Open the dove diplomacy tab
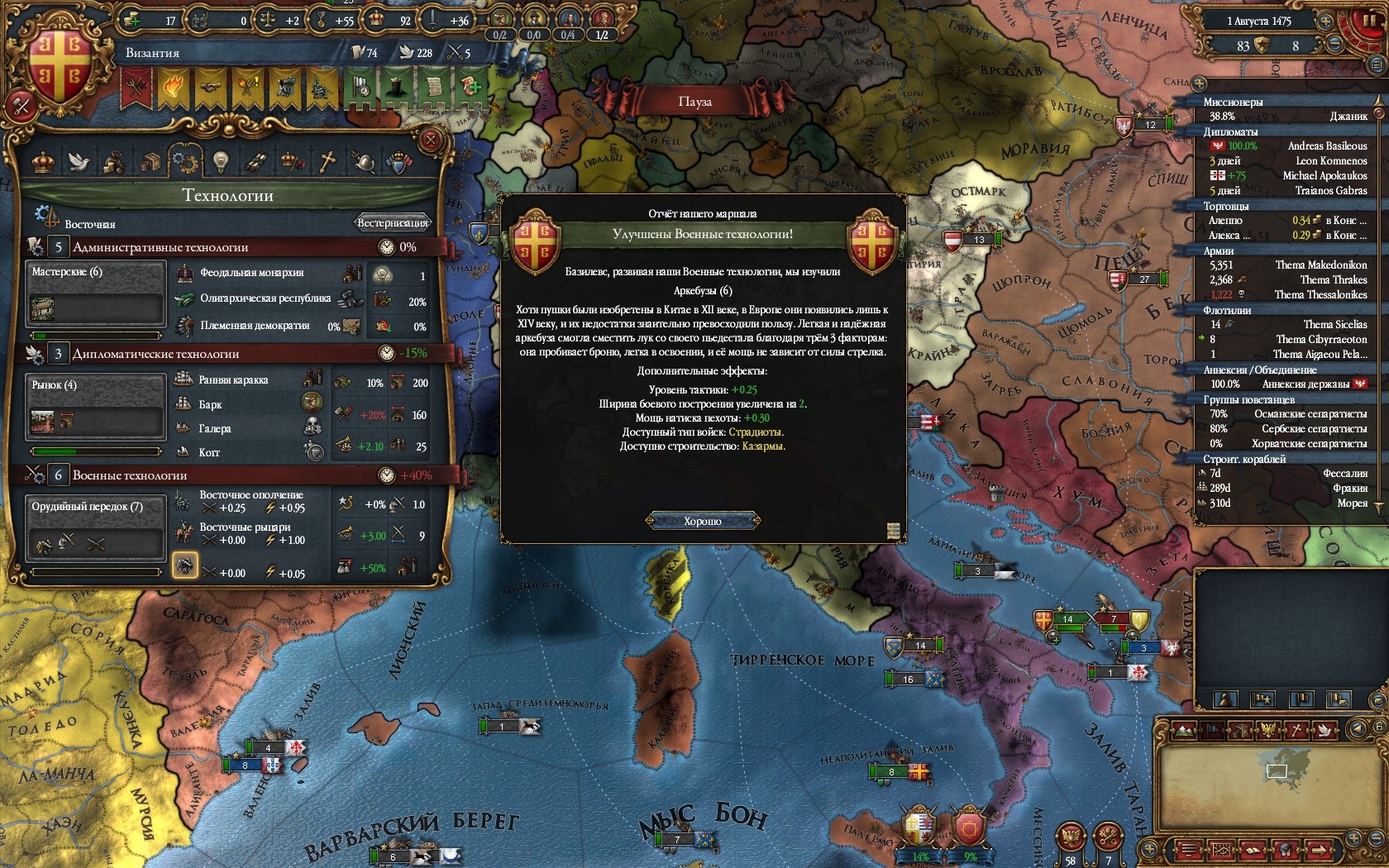Screen dimensions: 1389x868 coord(79,161)
